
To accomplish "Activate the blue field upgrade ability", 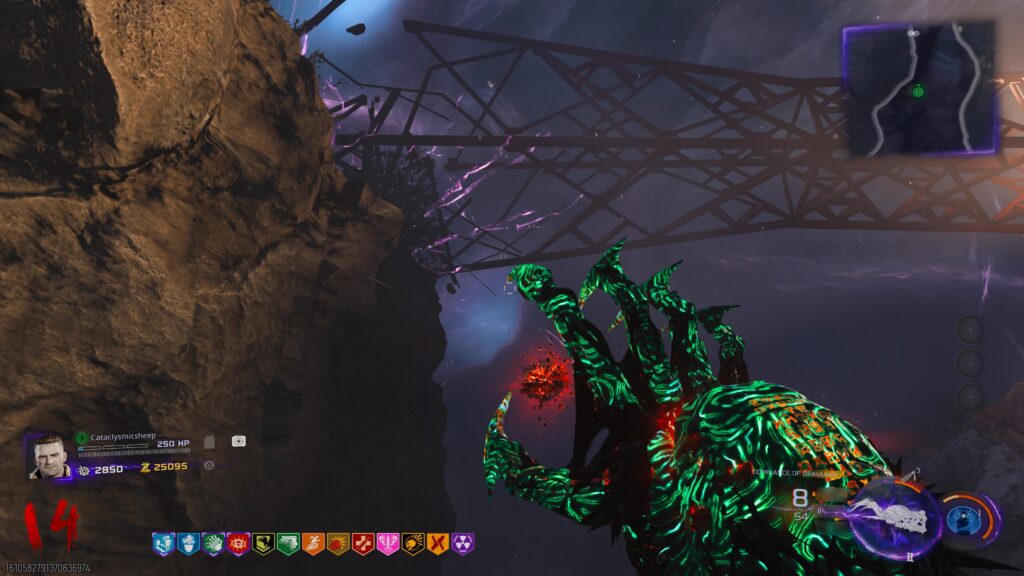I will click(964, 518).
